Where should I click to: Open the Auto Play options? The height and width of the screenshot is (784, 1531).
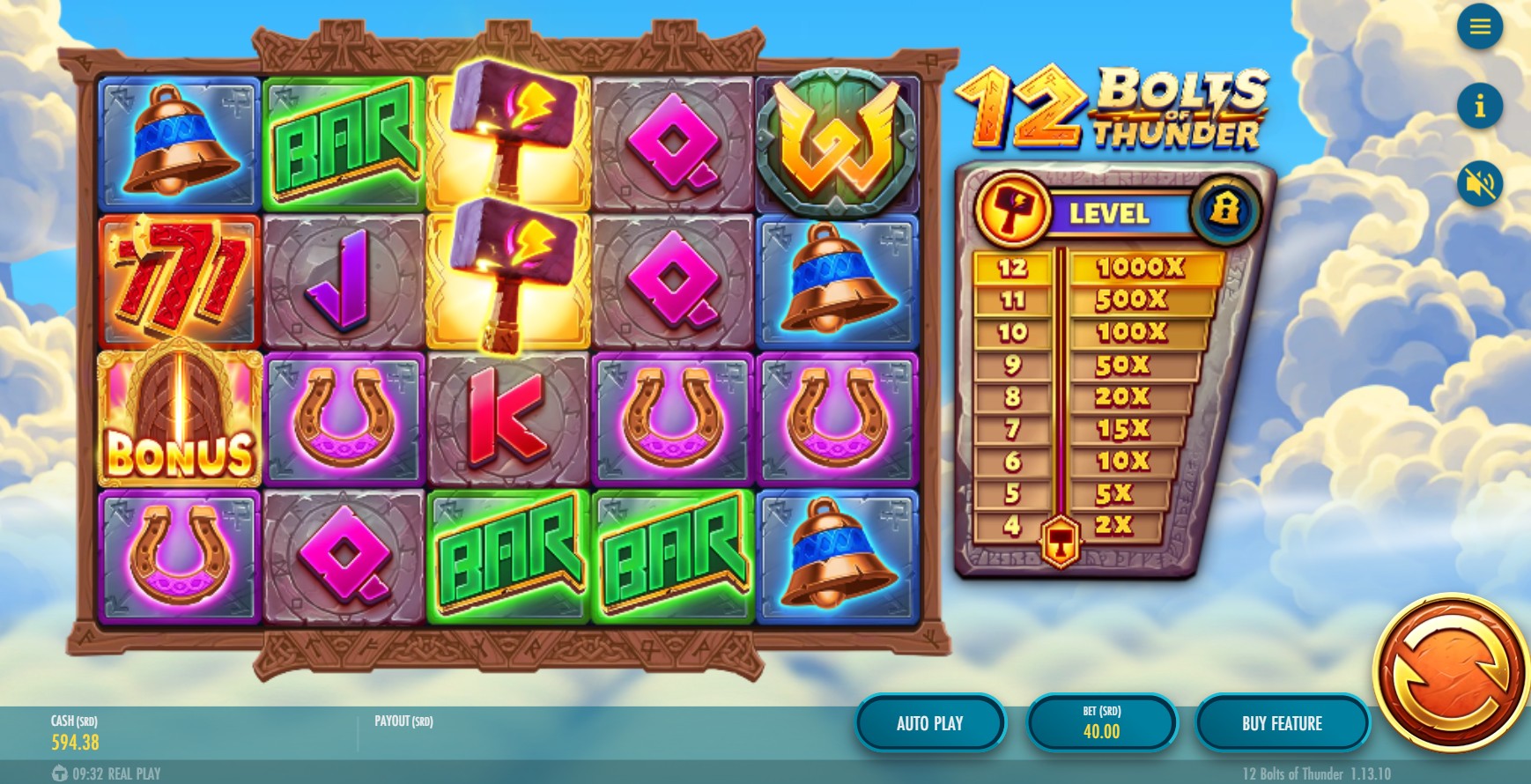(x=929, y=723)
